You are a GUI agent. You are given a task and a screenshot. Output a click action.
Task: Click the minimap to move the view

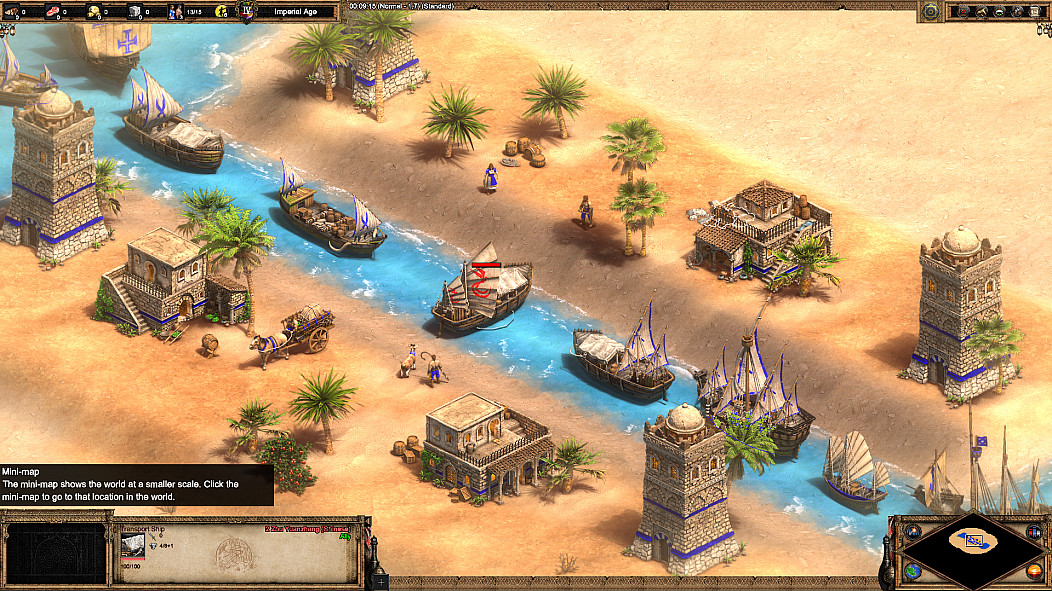coord(974,544)
